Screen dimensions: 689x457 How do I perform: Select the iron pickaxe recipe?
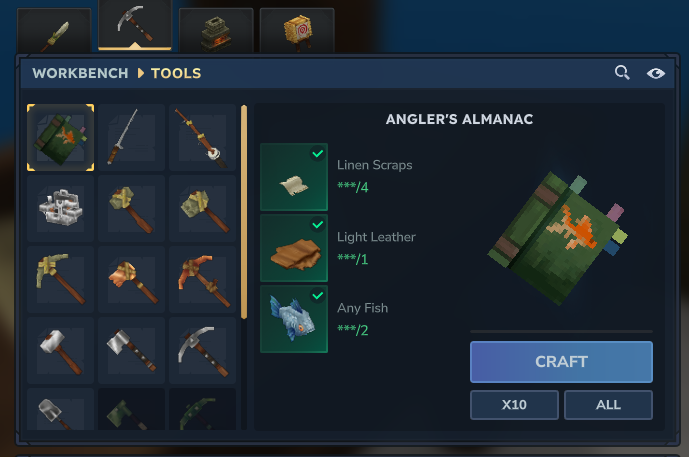(x=202, y=351)
